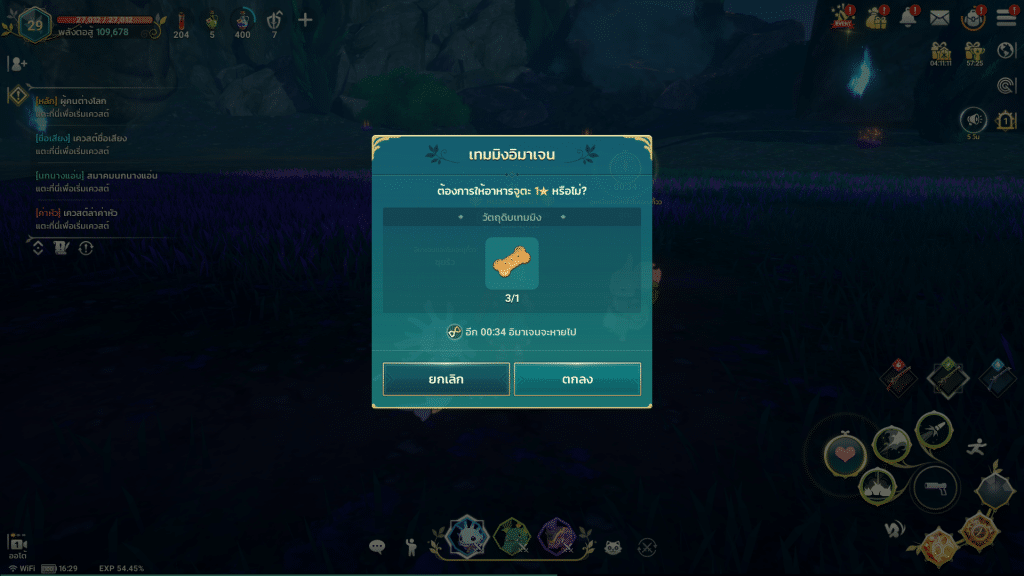Image resolution: width=1024 pixels, height=576 pixels.
Task: Open the Event icon with fireworks
Action: coord(841,18)
